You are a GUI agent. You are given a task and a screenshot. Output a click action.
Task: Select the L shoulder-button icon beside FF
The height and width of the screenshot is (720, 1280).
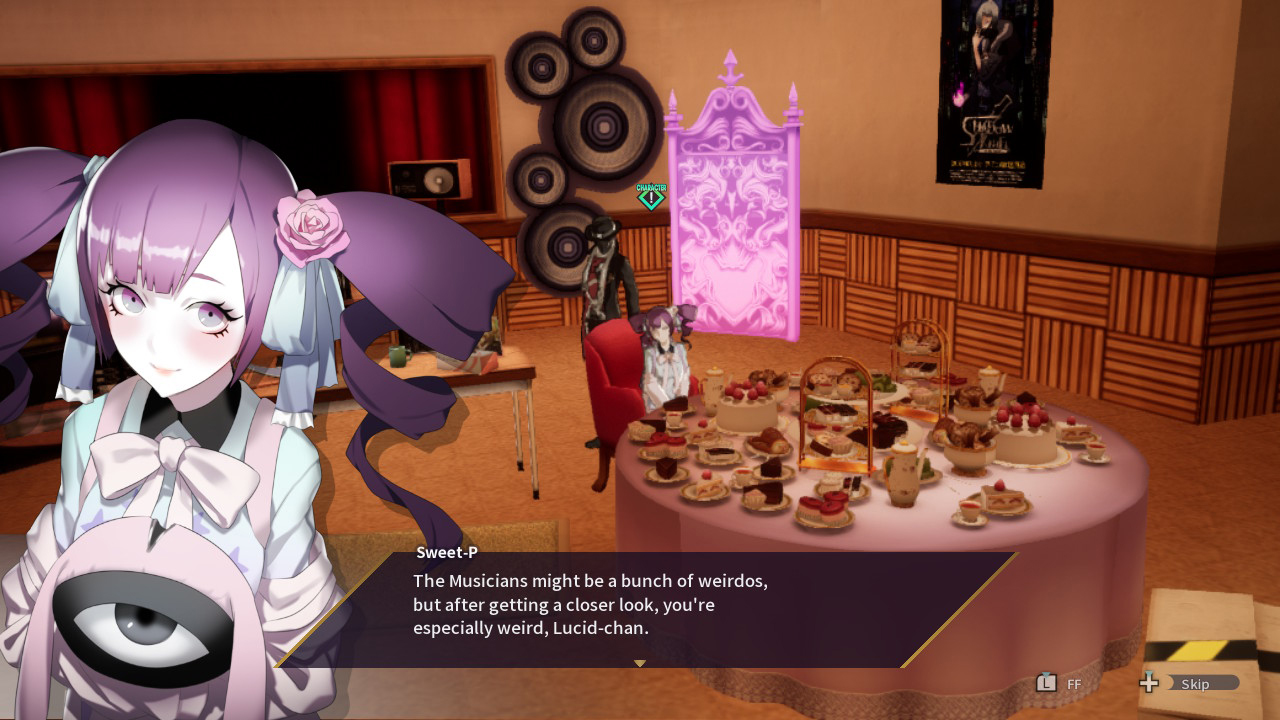click(x=1046, y=684)
